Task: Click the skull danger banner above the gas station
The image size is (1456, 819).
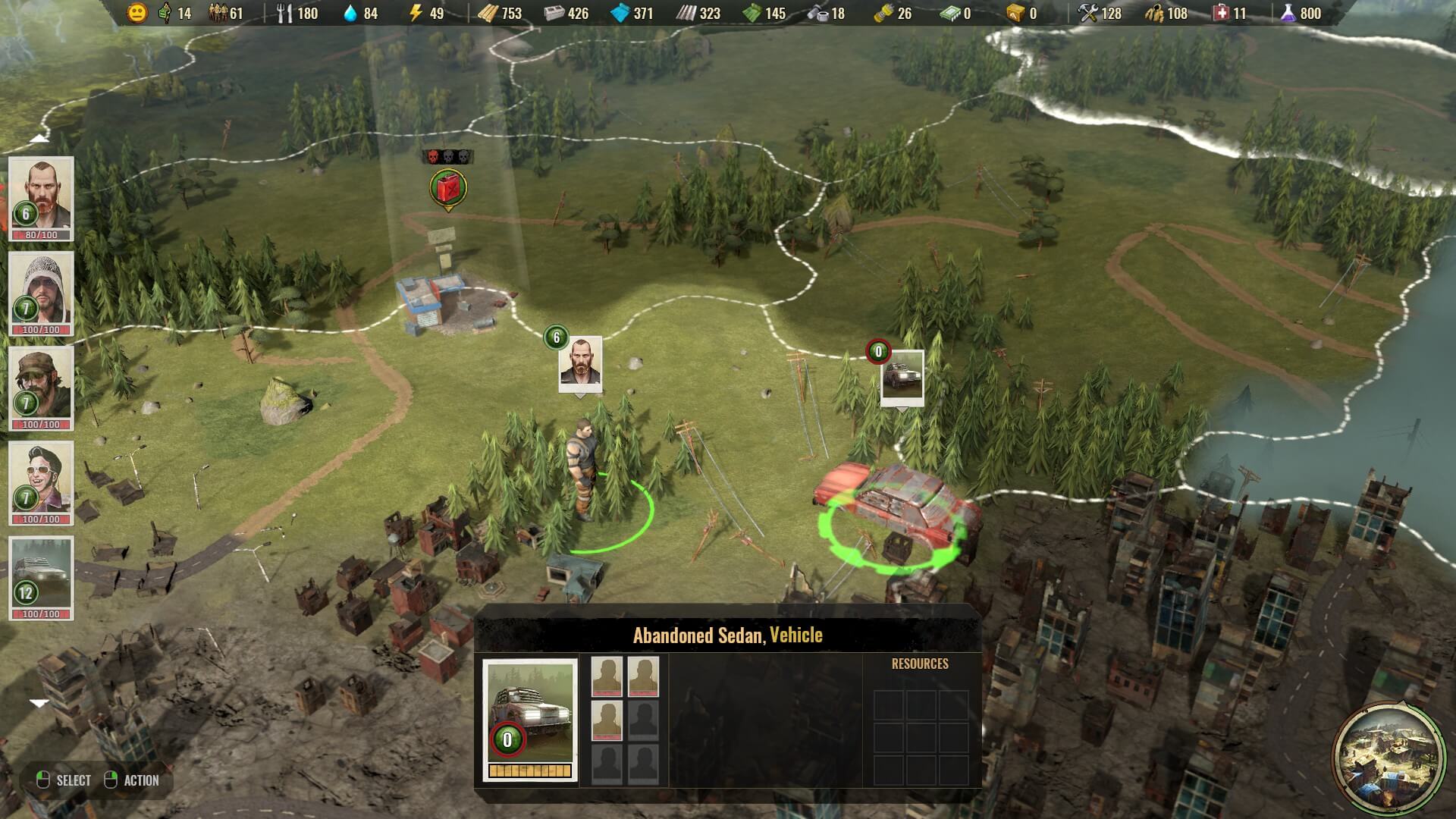Action: pos(447,157)
